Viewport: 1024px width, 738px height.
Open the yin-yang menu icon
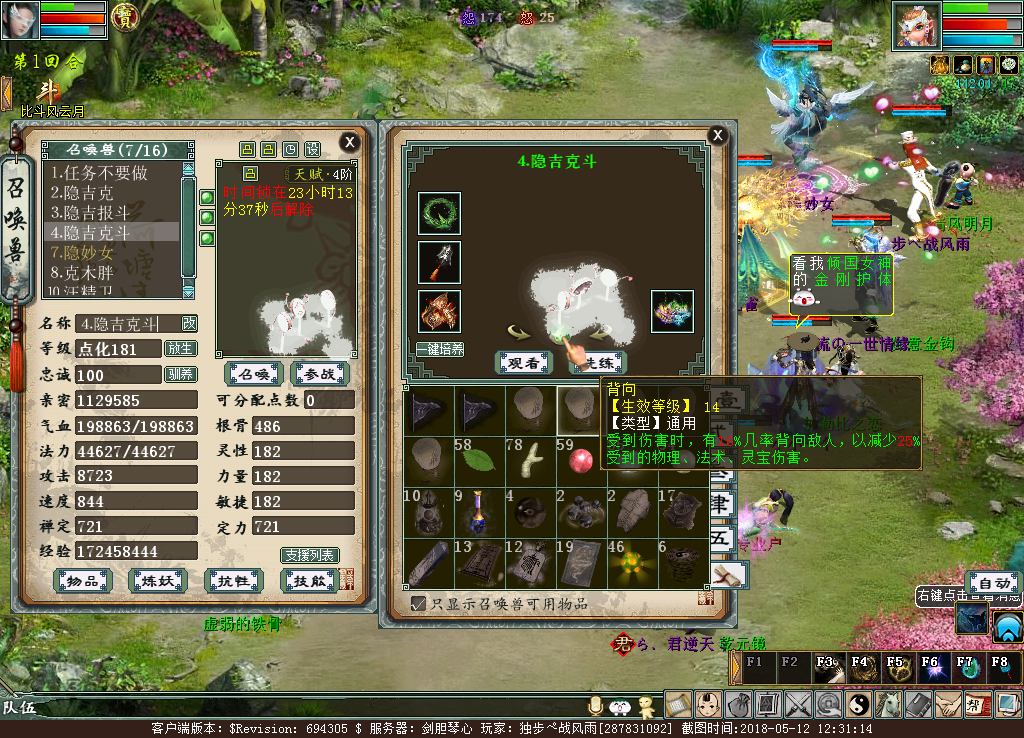(859, 704)
